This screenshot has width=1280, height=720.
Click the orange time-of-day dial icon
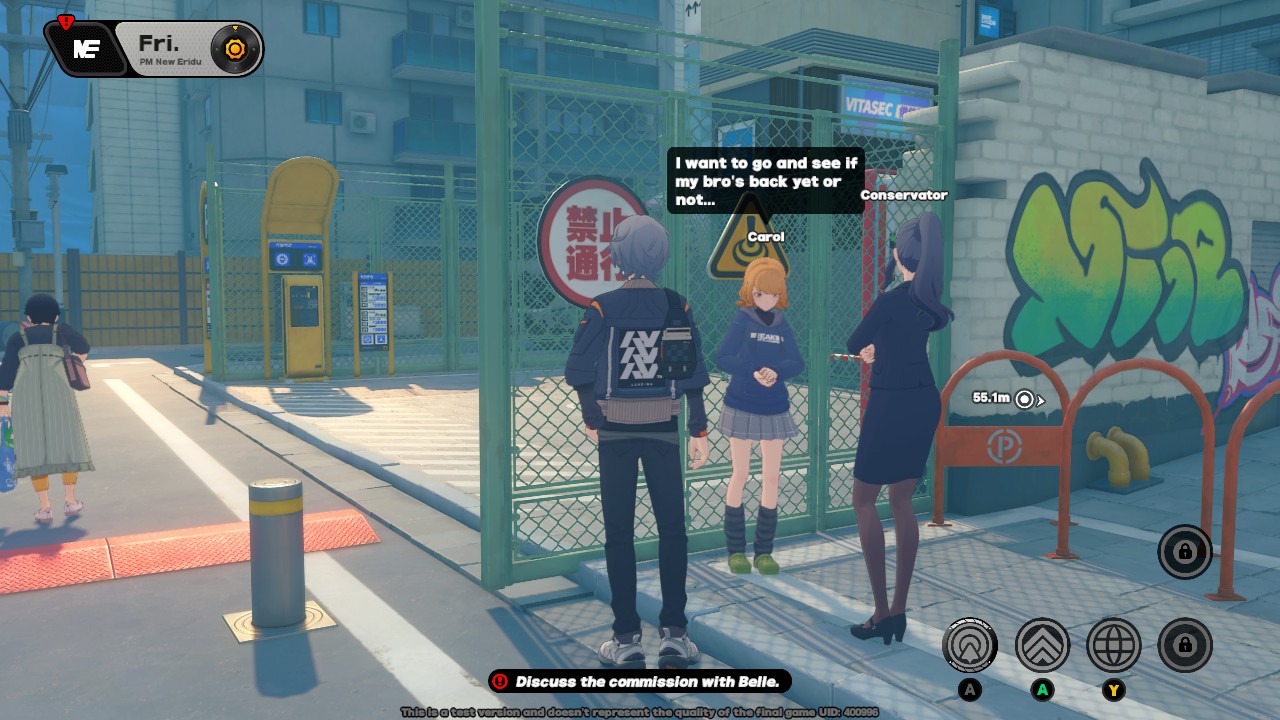[235, 48]
